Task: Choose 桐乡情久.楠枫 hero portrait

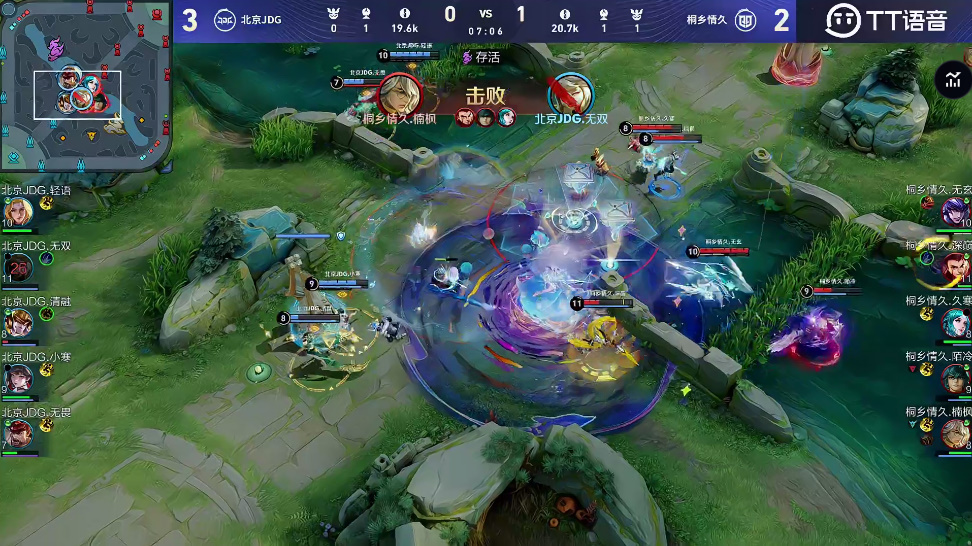Action: tap(955, 433)
